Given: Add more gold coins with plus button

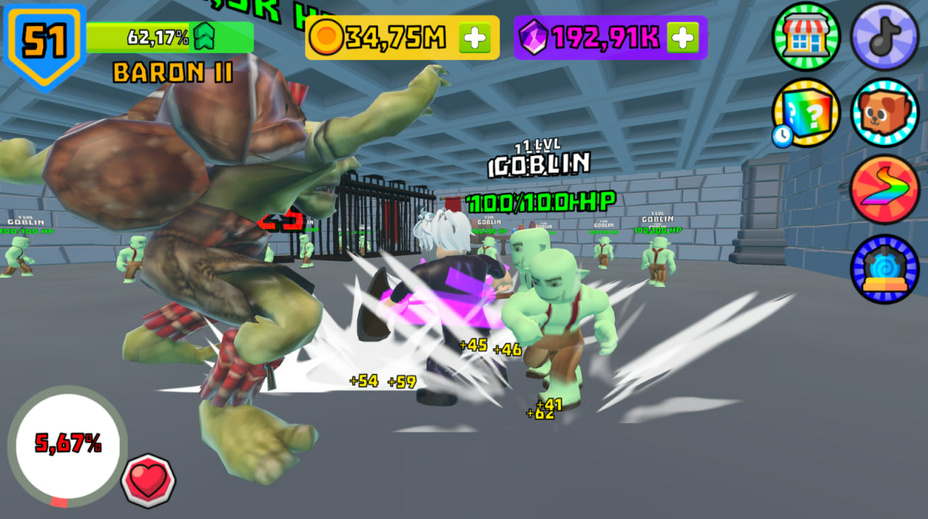Looking at the screenshot, I should [x=475, y=38].
